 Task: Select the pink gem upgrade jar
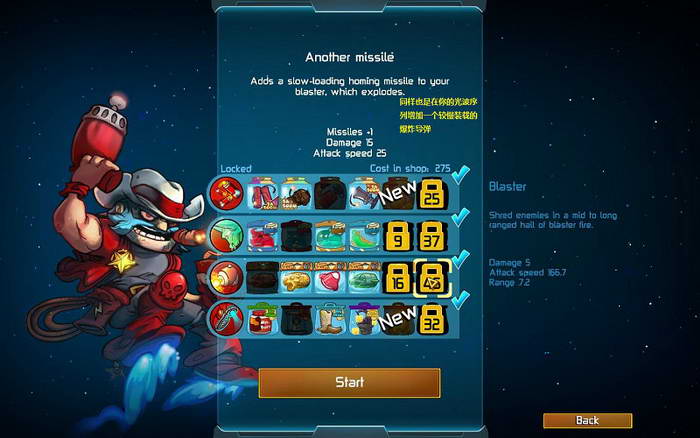(x=329, y=277)
